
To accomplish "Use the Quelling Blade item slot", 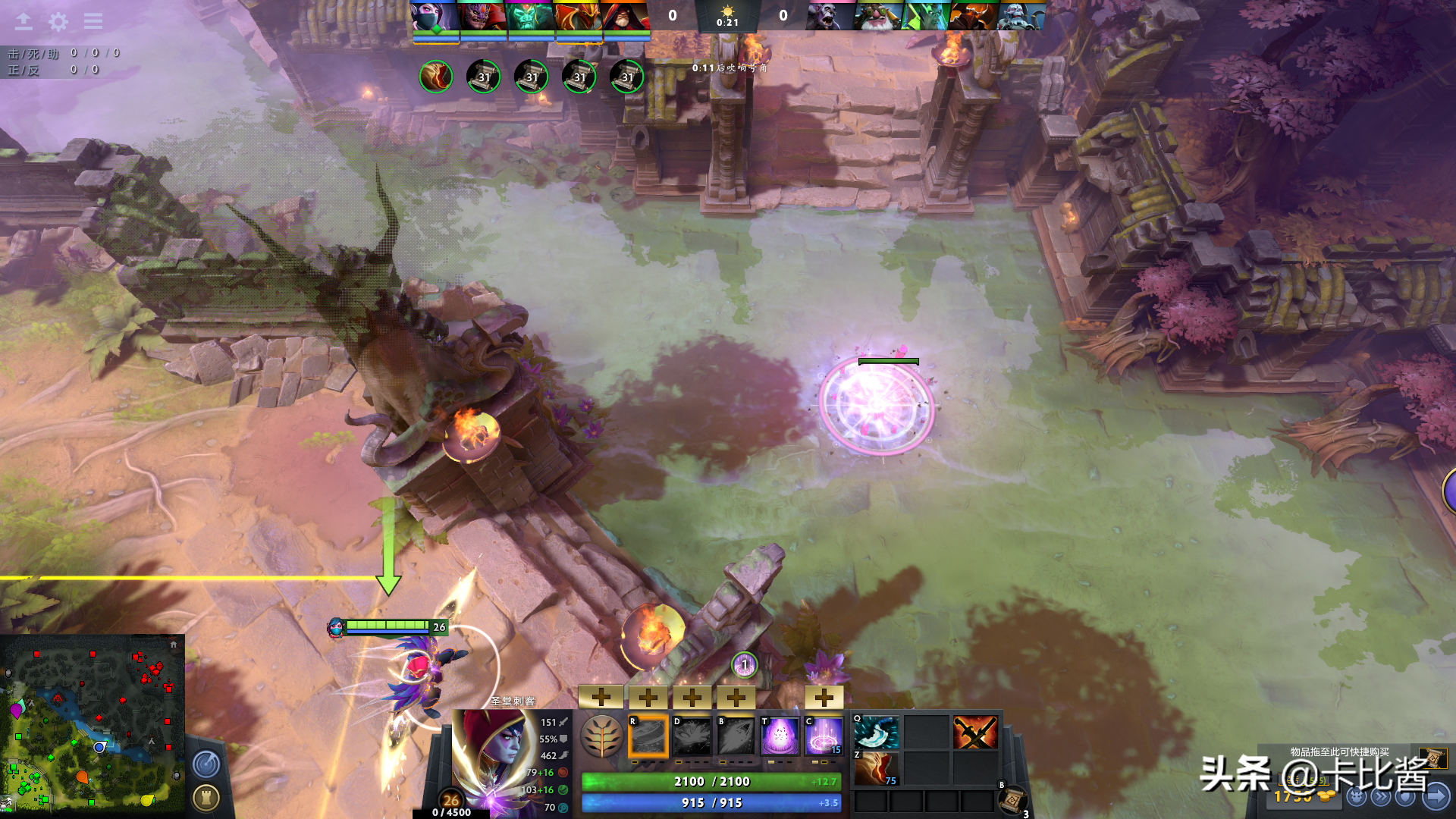I will (877, 733).
